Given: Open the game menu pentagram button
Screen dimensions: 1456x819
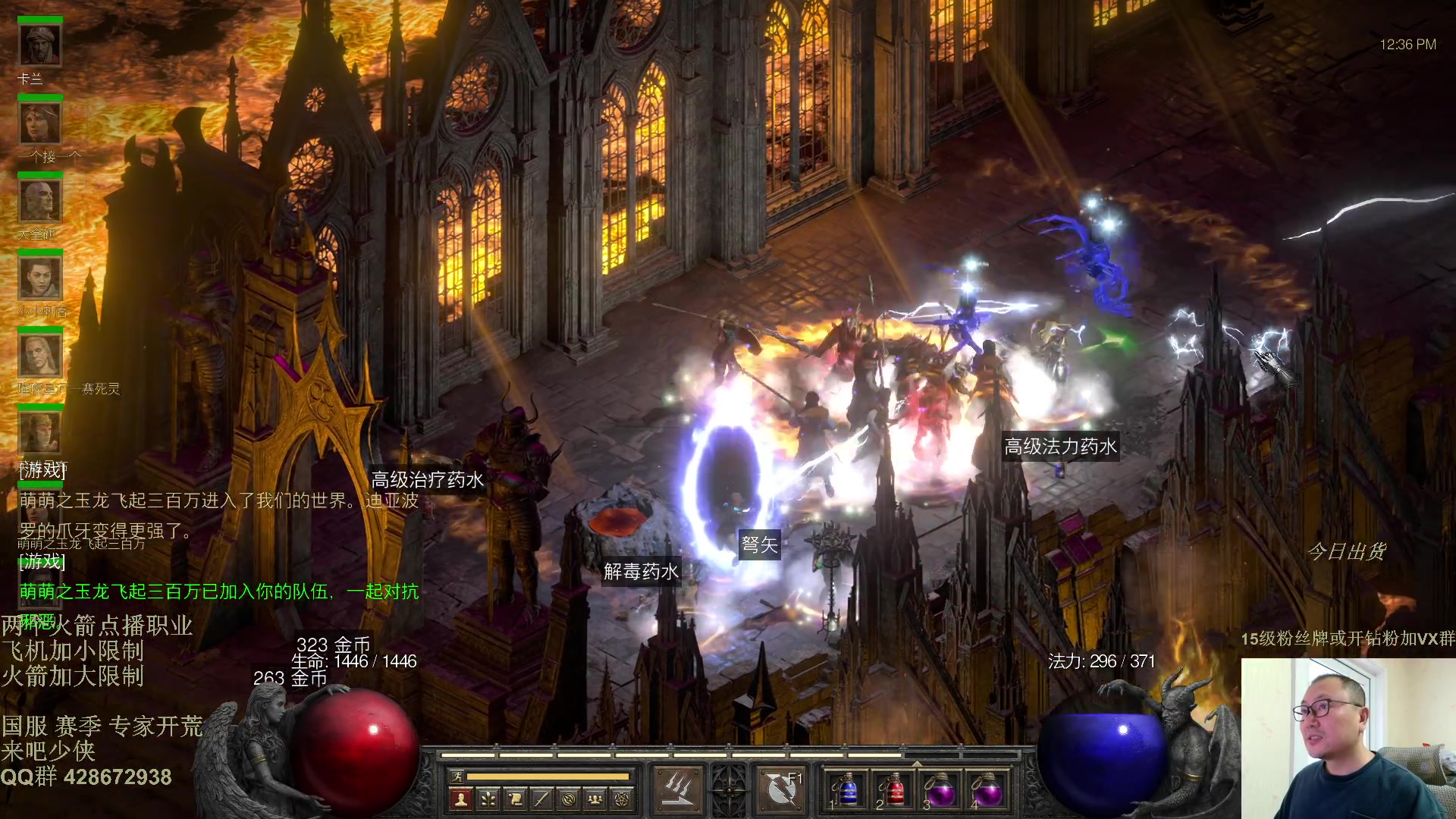Looking at the screenshot, I should (x=623, y=799).
